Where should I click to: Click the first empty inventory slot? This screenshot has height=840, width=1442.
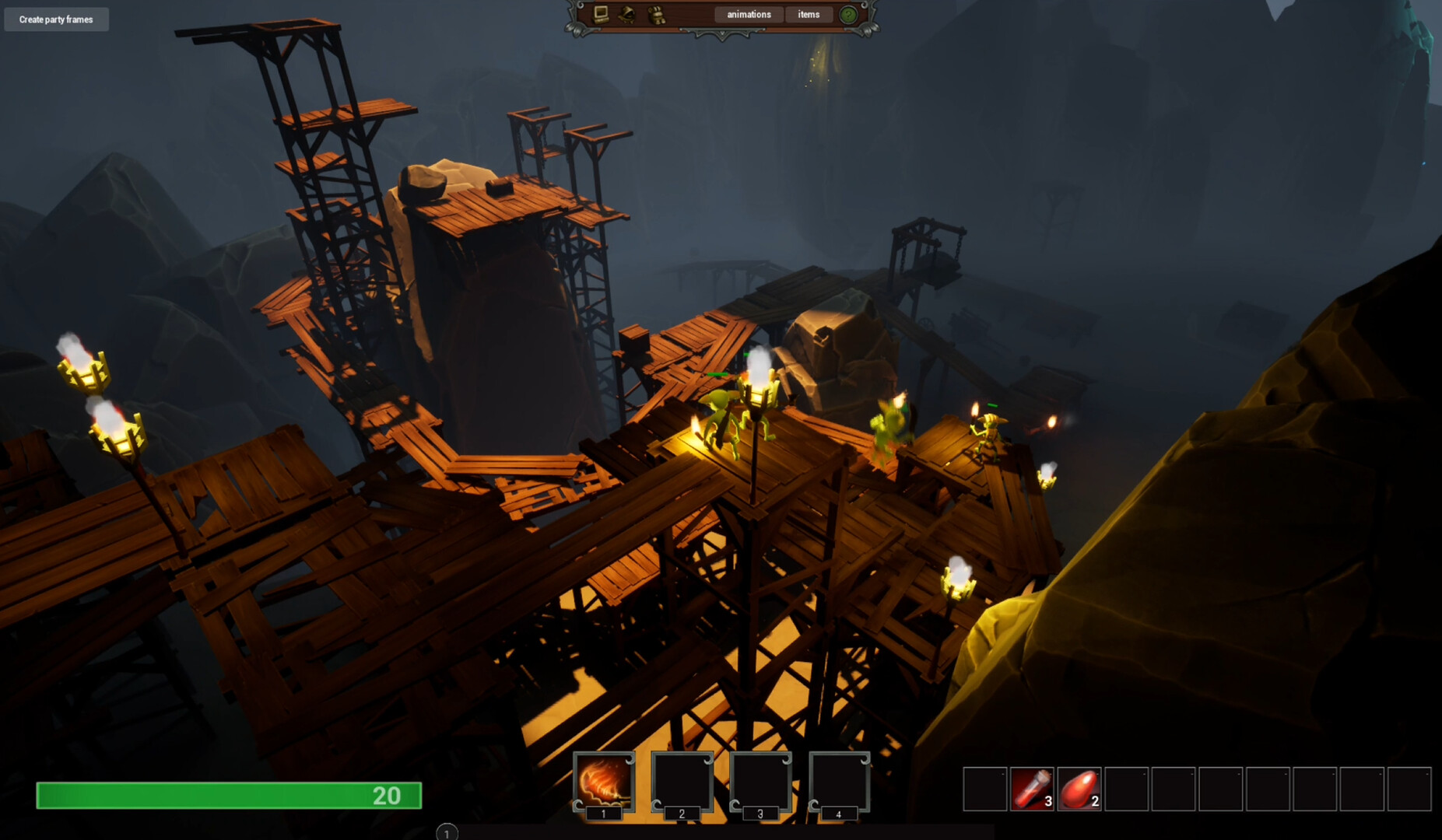click(x=985, y=788)
